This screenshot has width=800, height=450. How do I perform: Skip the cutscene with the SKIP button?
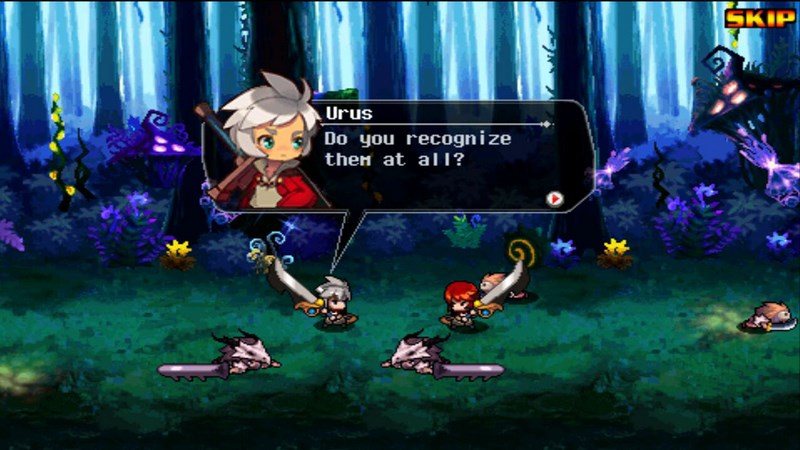click(759, 17)
